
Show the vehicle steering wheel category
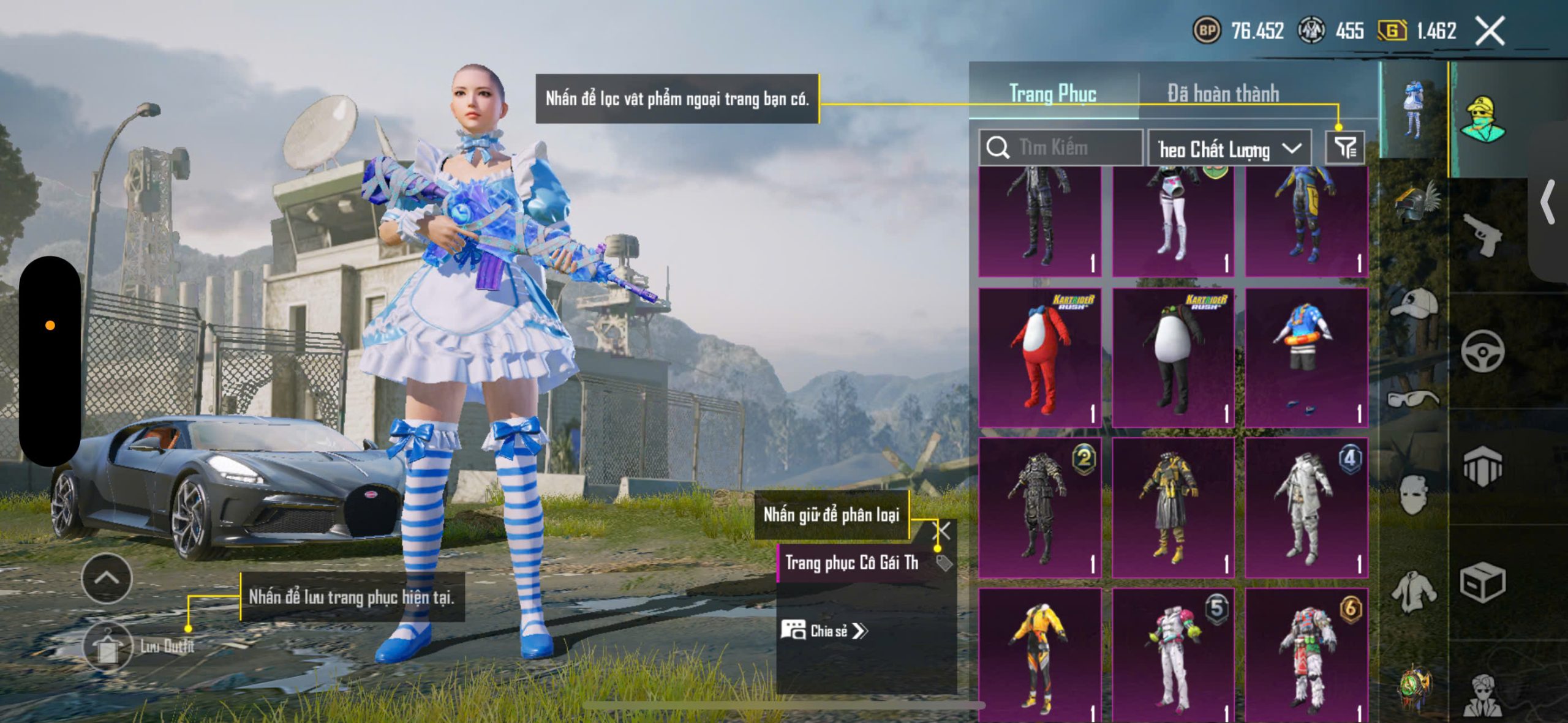click(1482, 351)
